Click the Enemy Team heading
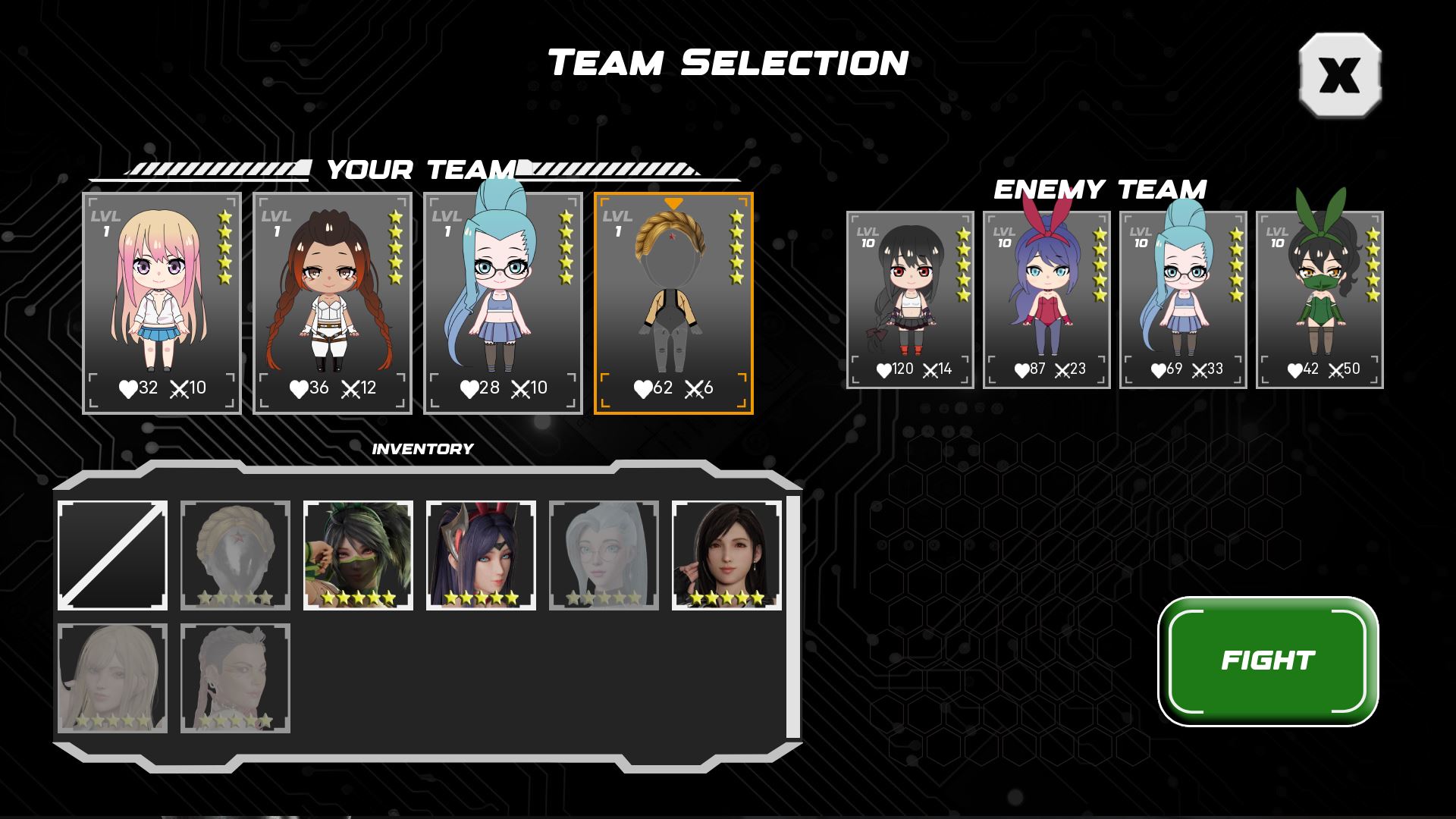The height and width of the screenshot is (819, 1456). (x=1101, y=187)
